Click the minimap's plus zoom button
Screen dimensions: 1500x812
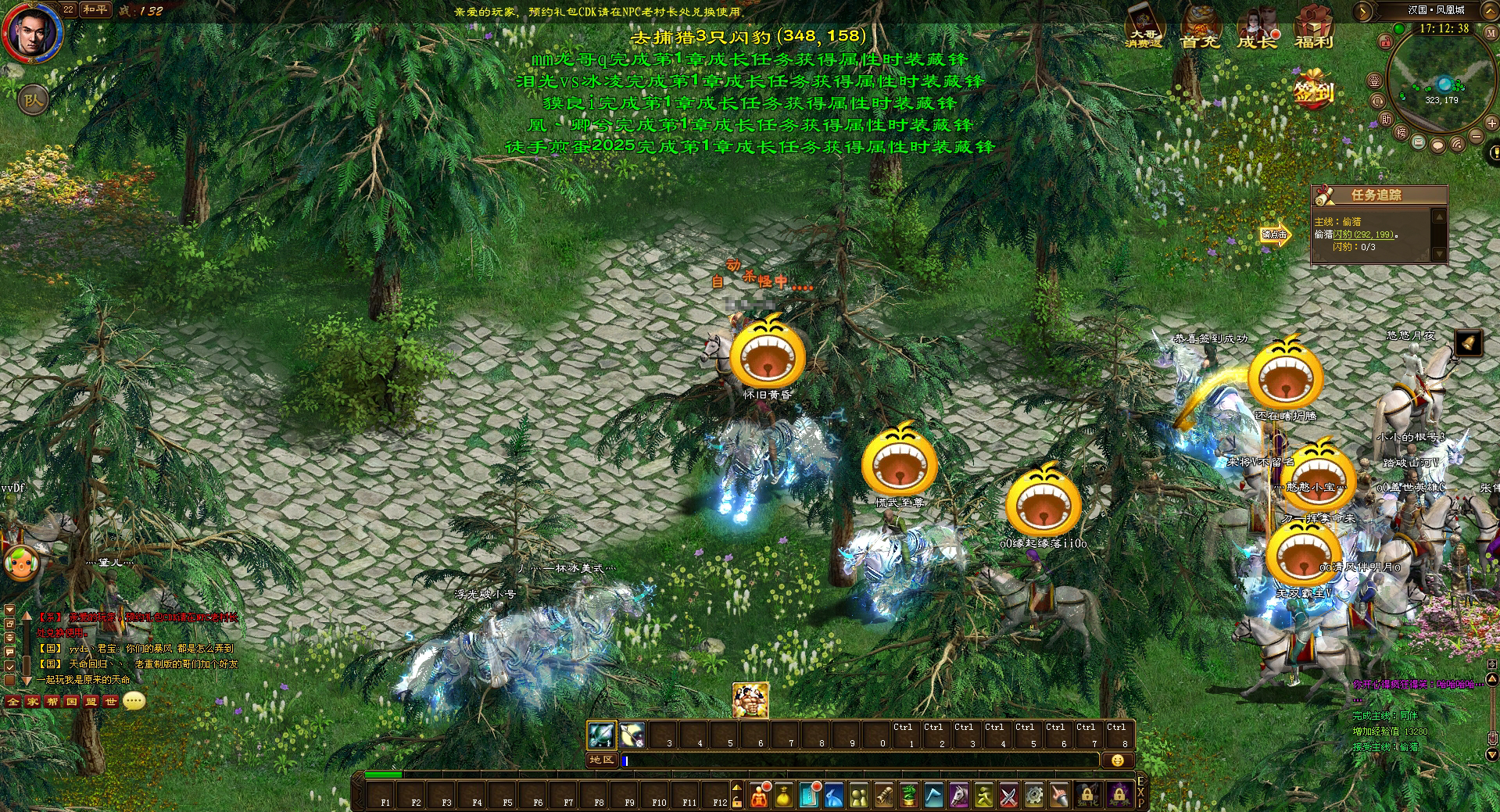pyautogui.click(x=1492, y=123)
